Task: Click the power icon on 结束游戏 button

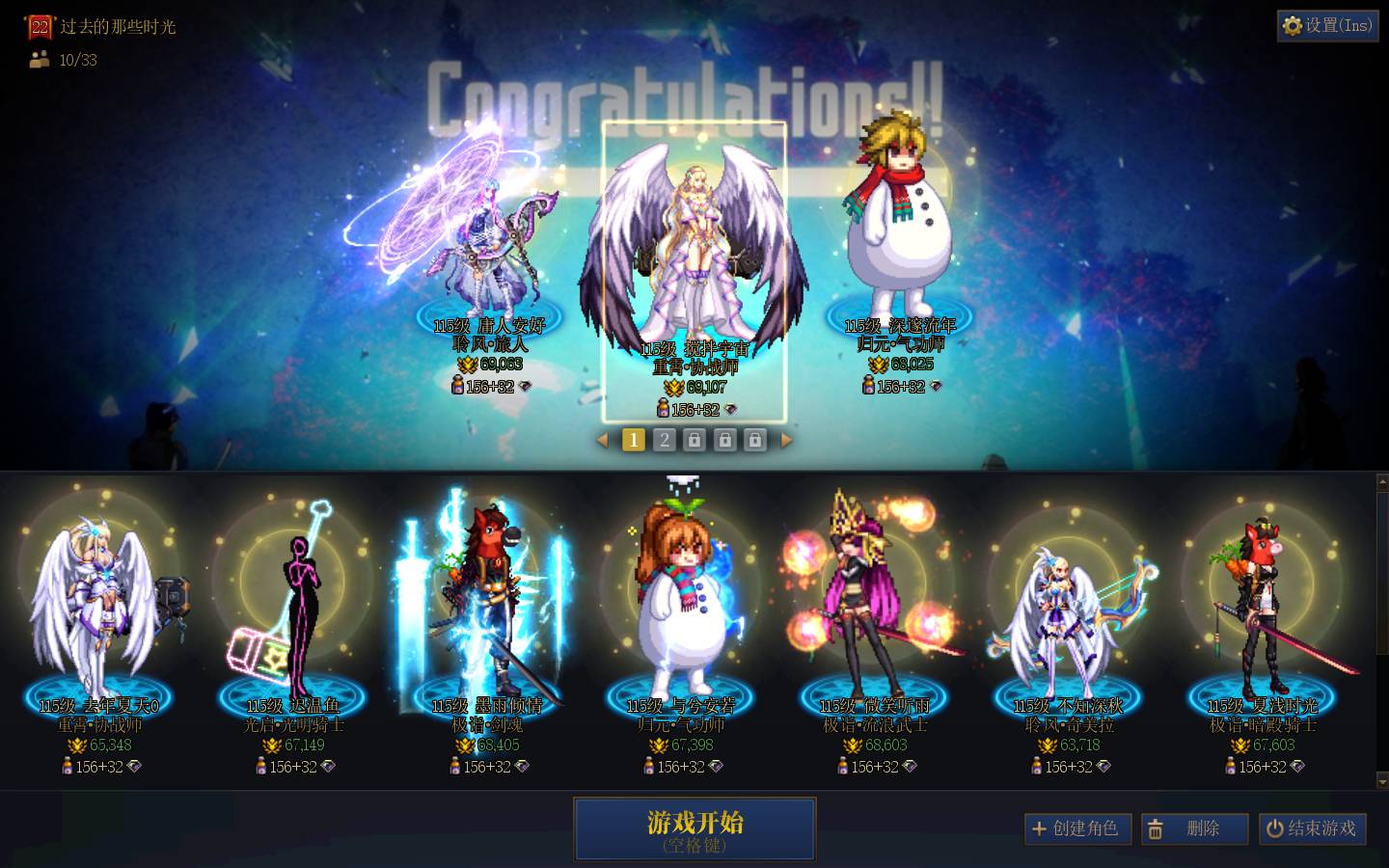Action: 1274,828
